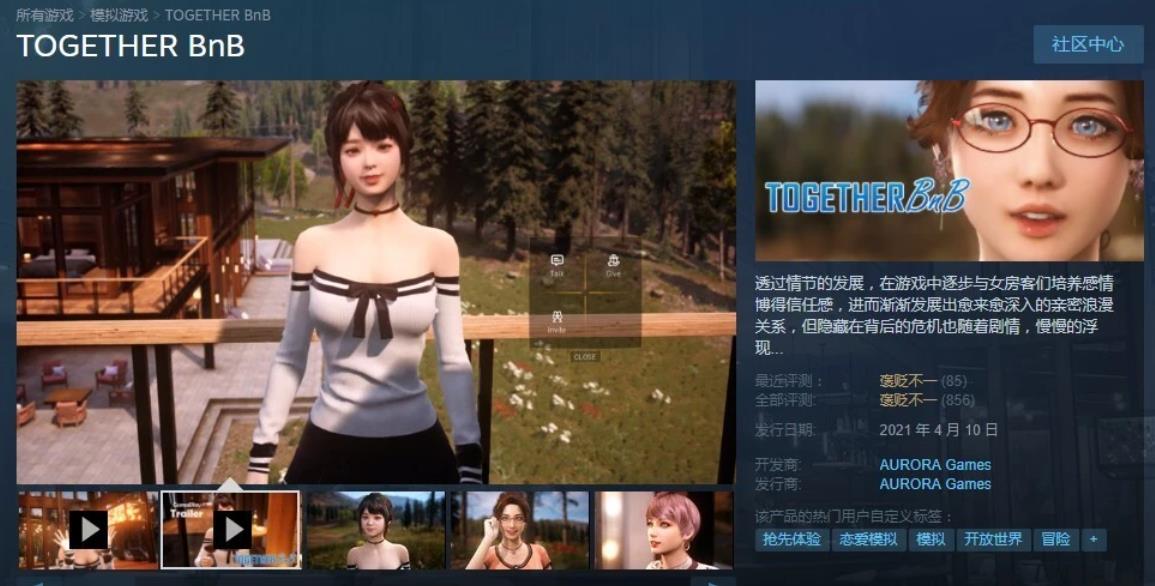This screenshot has width=1155, height=586.
Task: Close the interaction menu with CLOSE
Action: [585, 357]
